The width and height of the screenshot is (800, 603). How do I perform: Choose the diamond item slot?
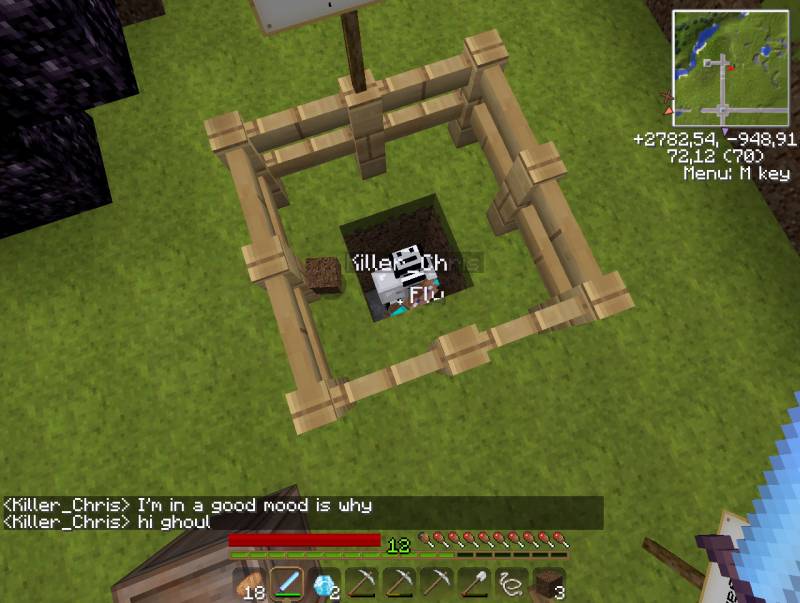click(324, 584)
